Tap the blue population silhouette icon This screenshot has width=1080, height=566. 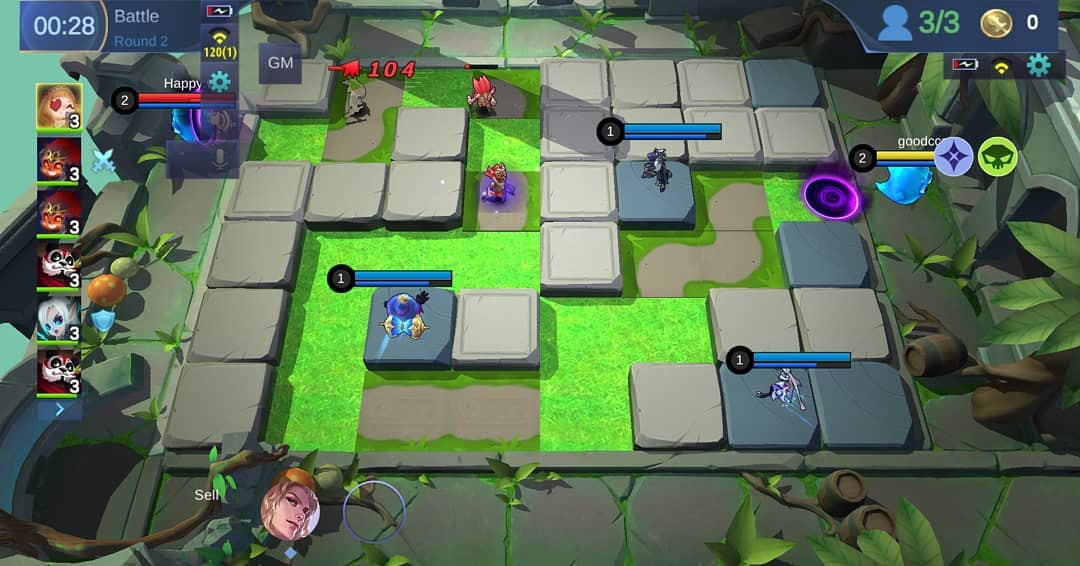895,23
